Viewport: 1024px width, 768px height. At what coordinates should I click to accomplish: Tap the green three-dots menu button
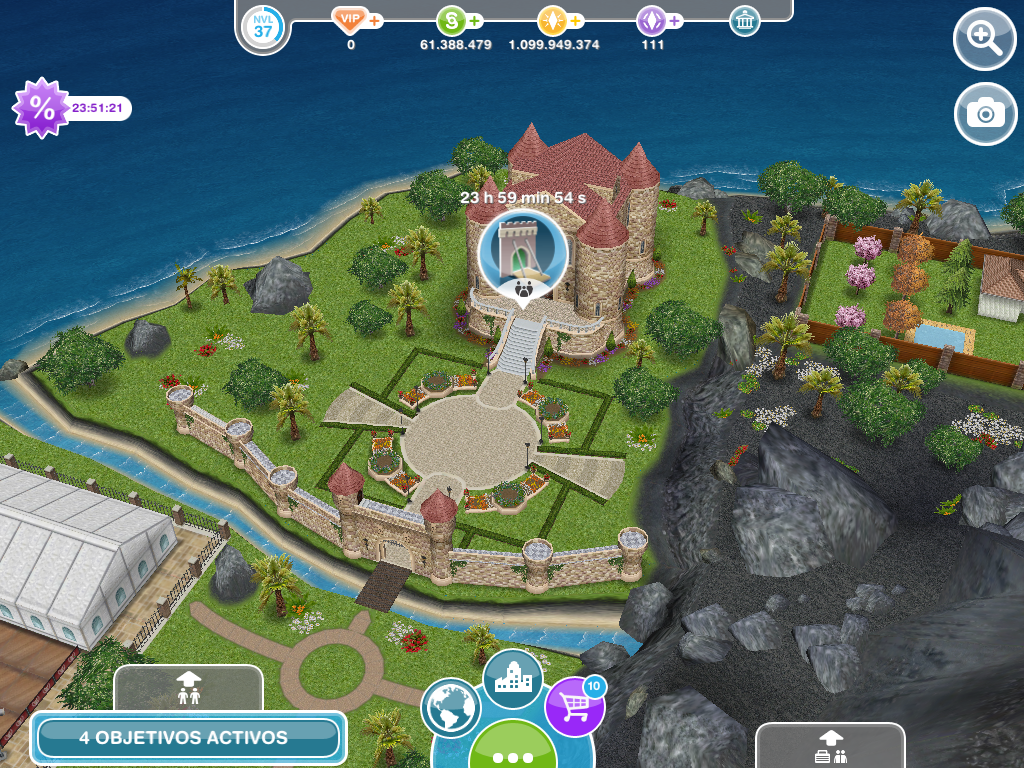point(513,752)
